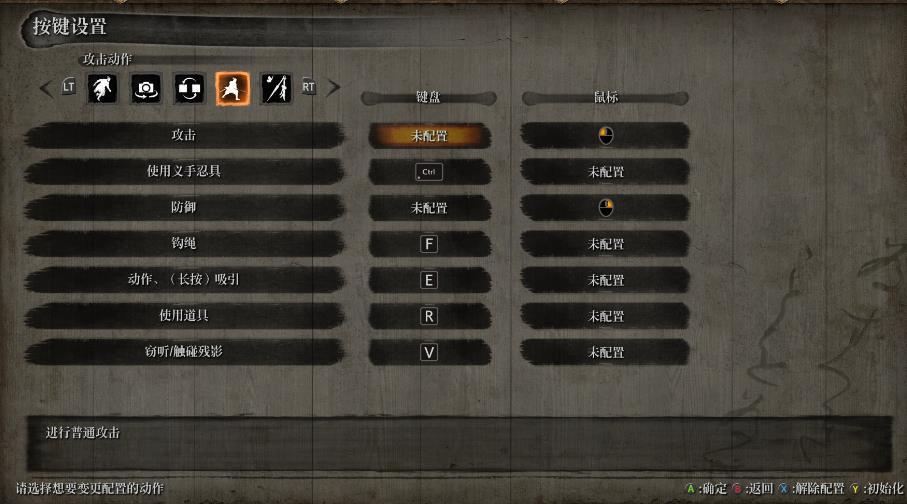907x504 pixels.
Task: Rebind the V key for 窃听/触碰残影
Action: pyautogui.click(x=429, y=352)
